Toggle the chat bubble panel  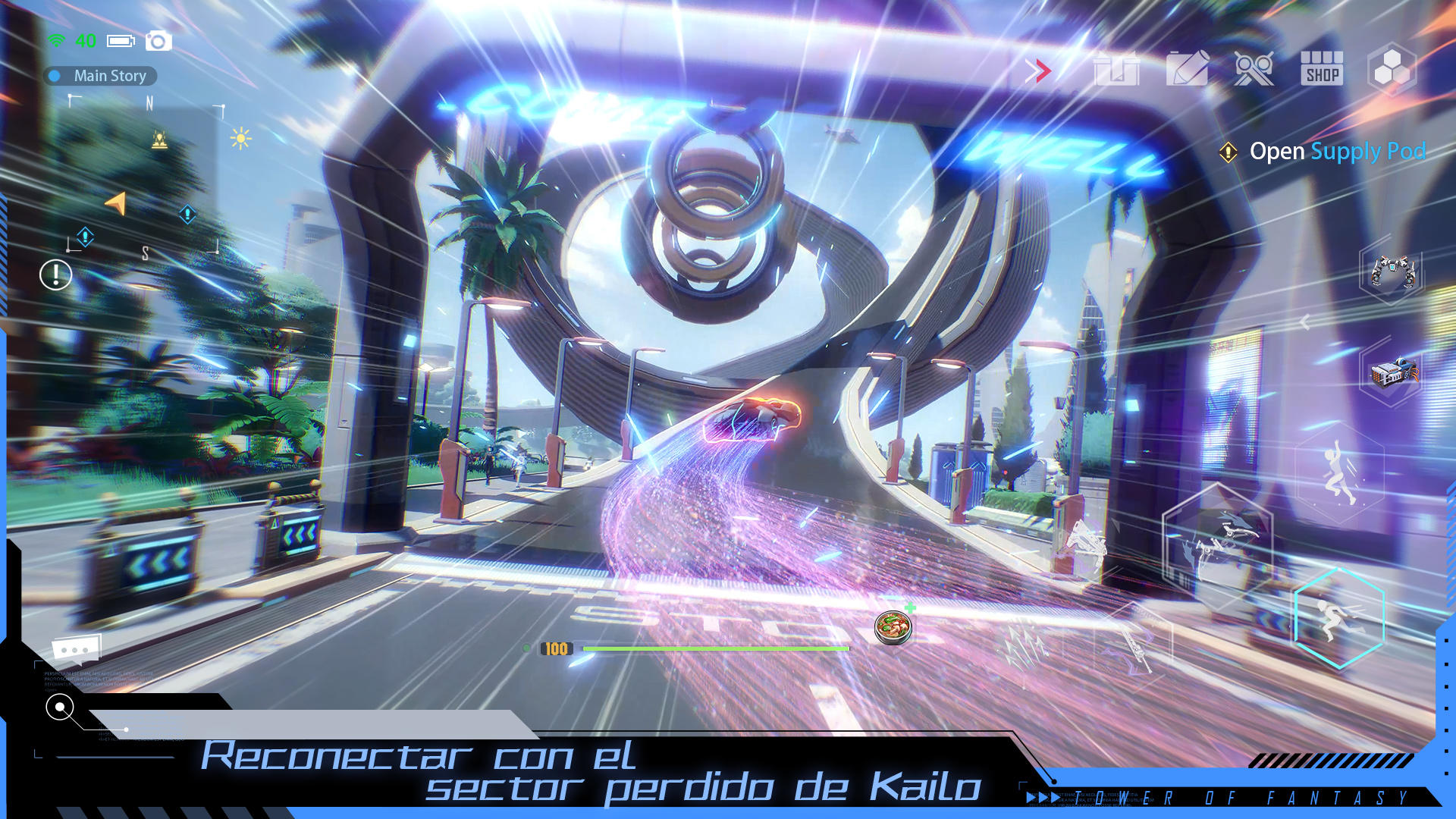[x=74, y=650]
